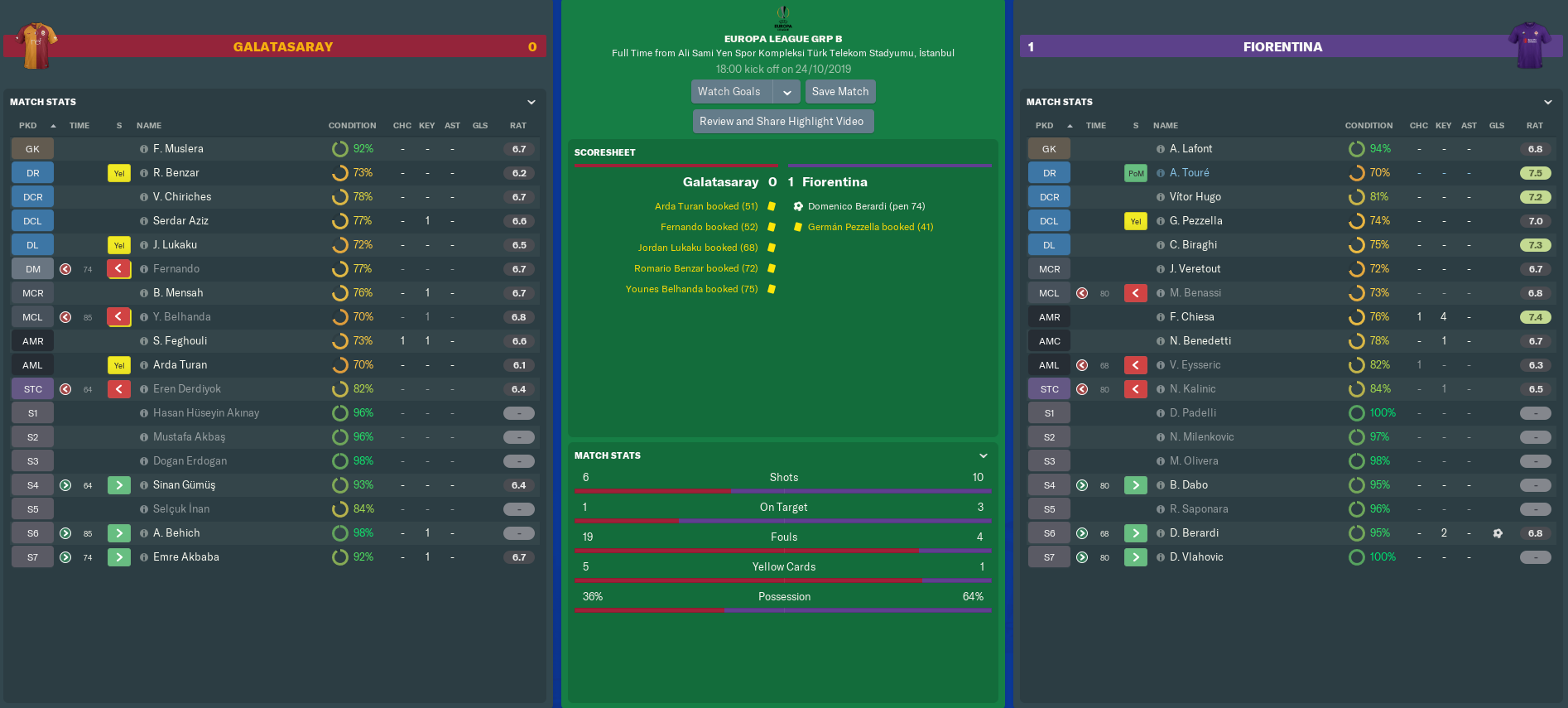Sort Galatasaray list by PKD column
The width and height of the screenshot is (1568, 708).
pyautogui.click(x=28, y=126)
